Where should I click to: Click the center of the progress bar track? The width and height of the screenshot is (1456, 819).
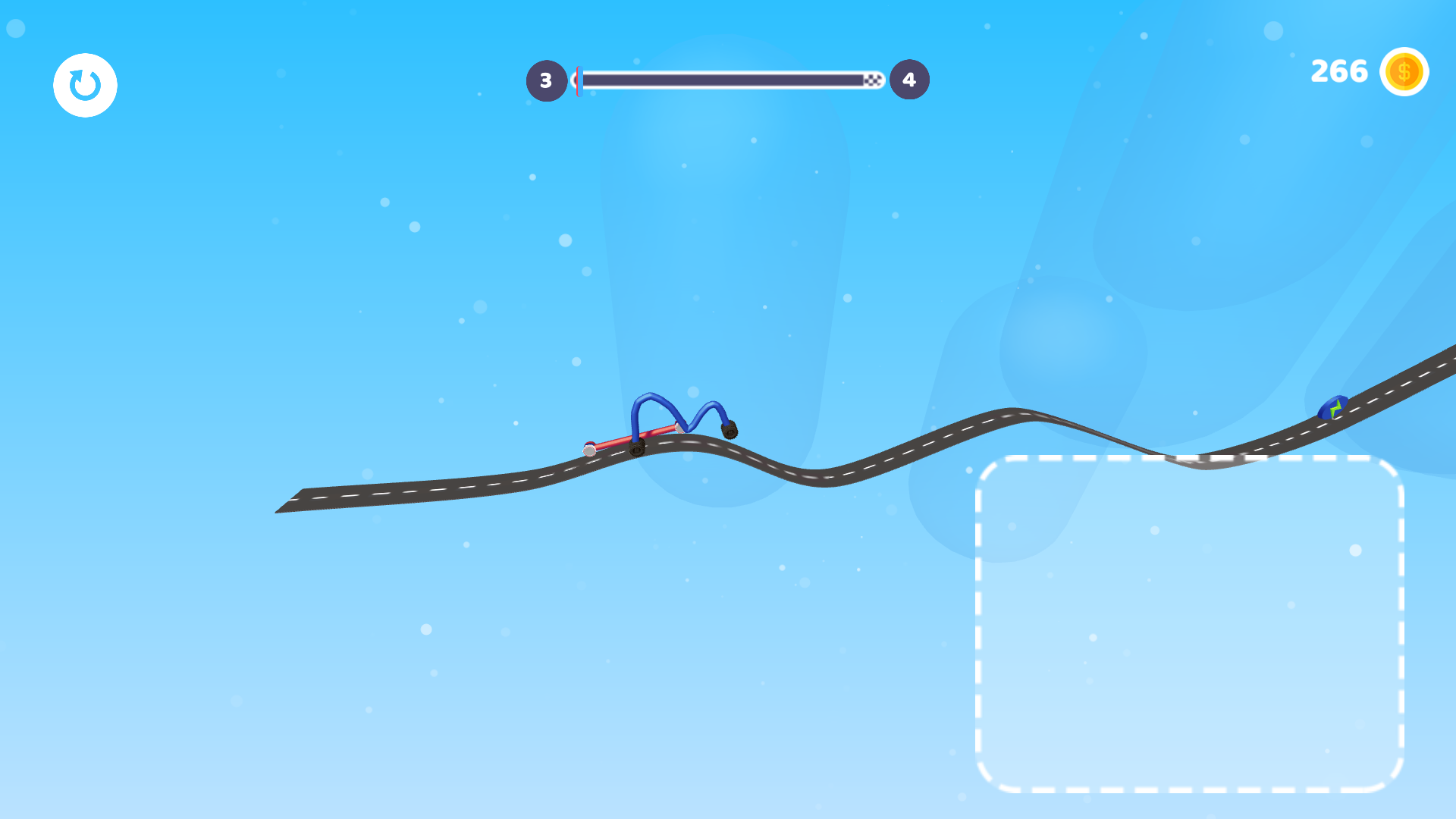(x=728, y=78)
